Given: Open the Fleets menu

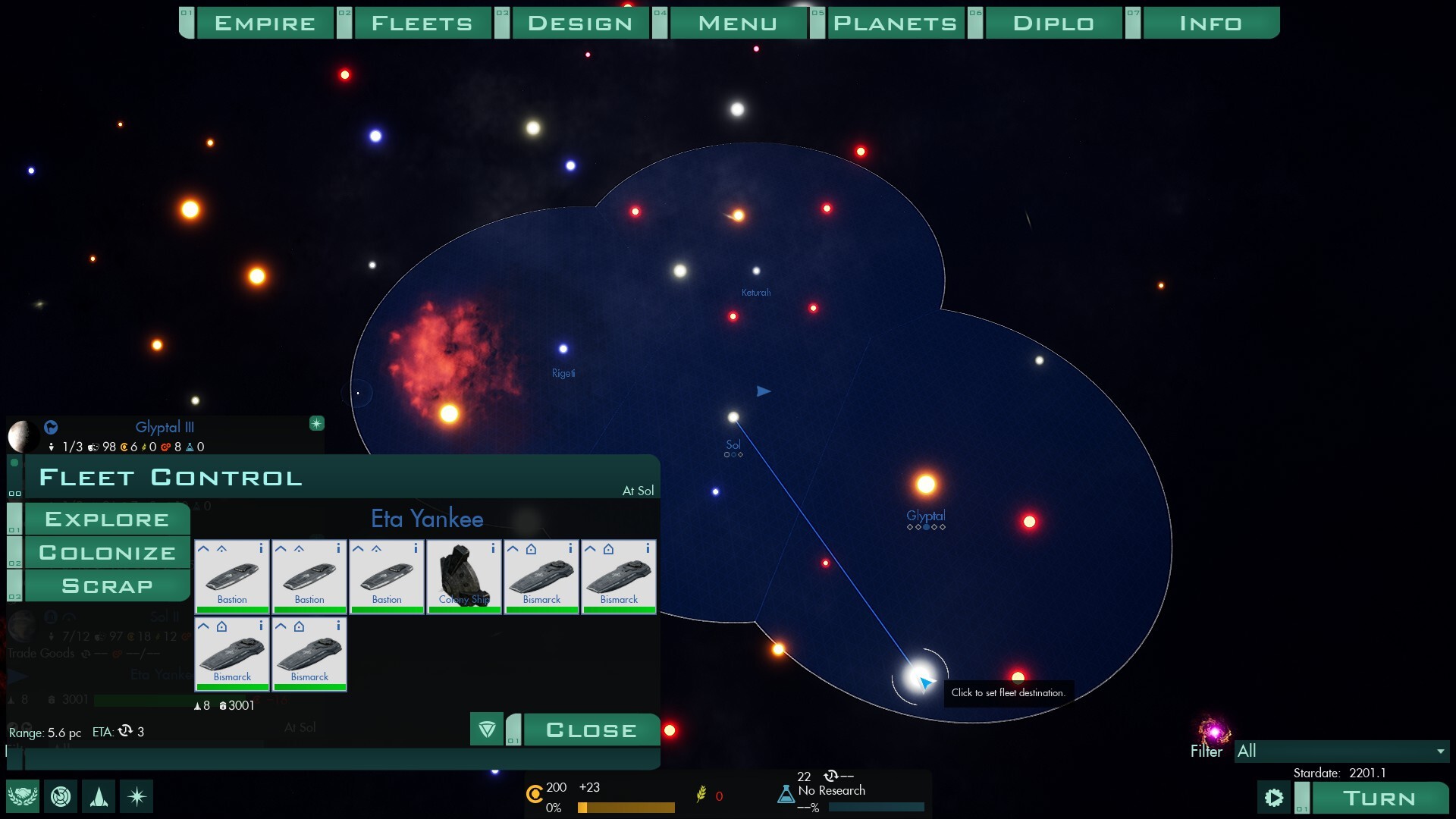Looking at the screenshot, I should (422, 23).
